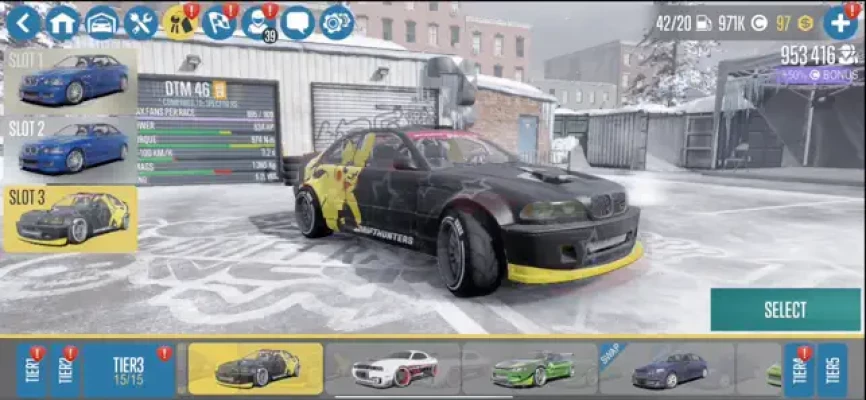Open the driver profile helmet icon

pos(258,22)
